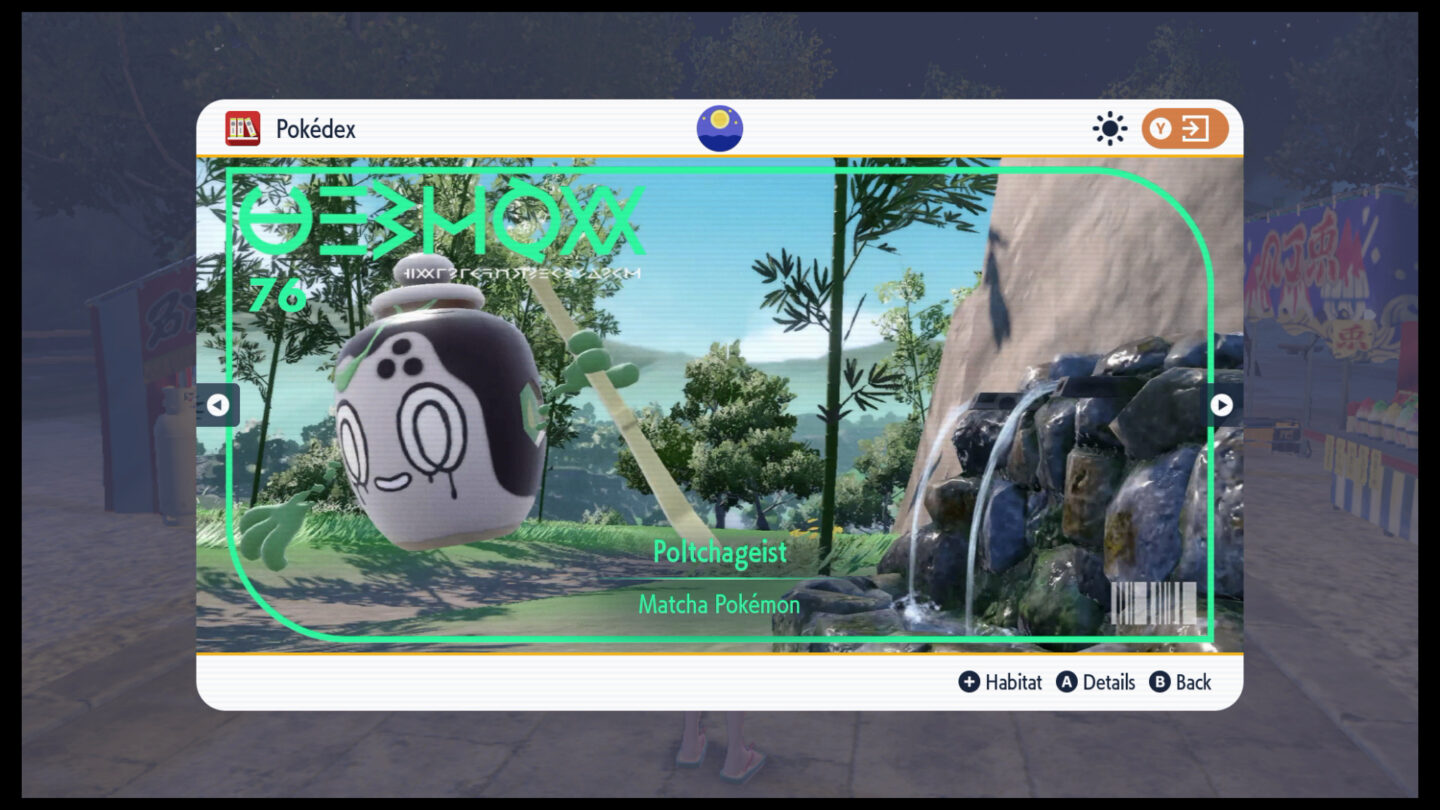Screen dimensions: 1440x810
Task: Click the red Pokédex book icon
Action: coord(243,129)
